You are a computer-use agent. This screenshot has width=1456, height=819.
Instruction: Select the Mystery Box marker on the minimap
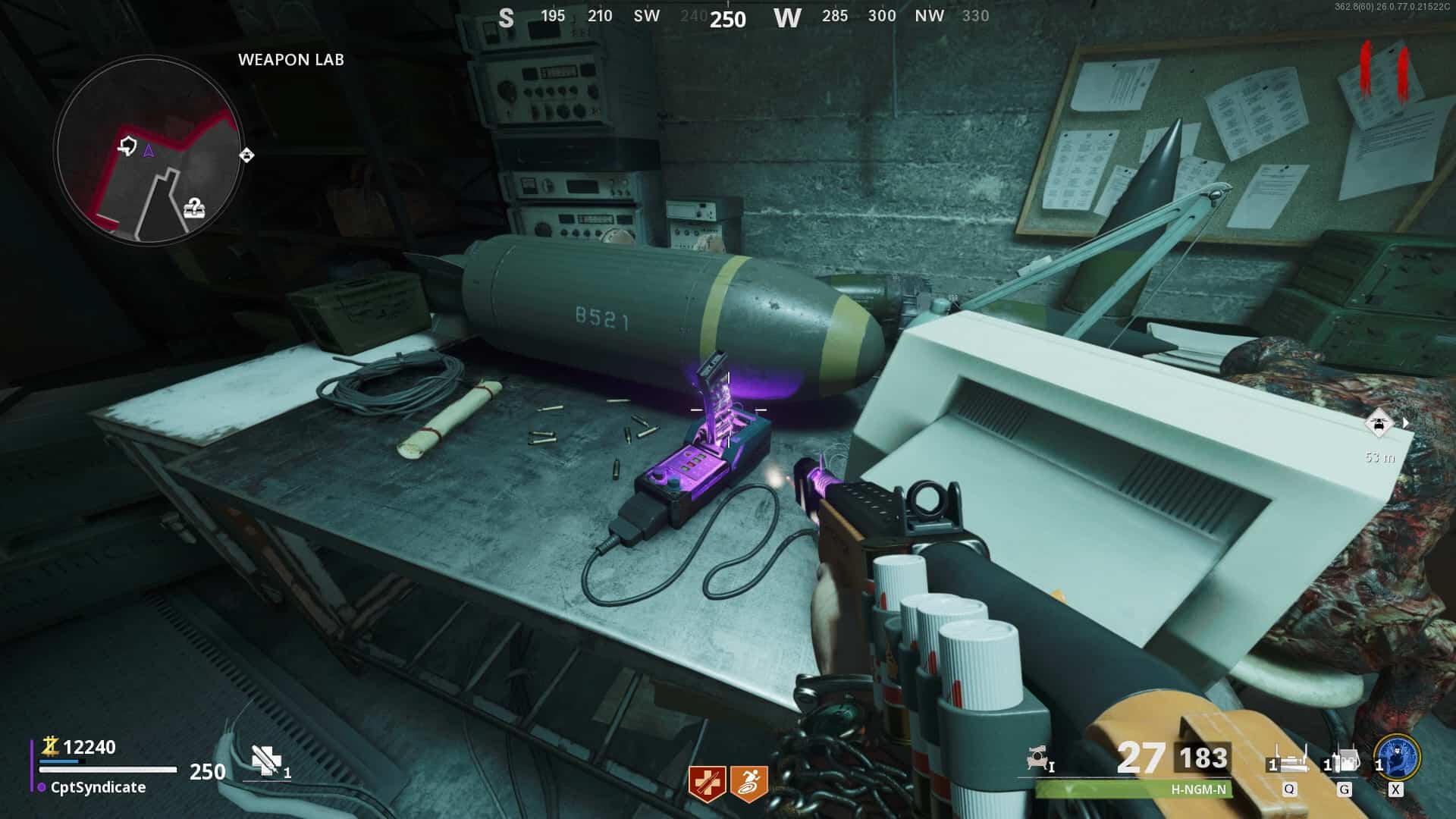point(194,207)
